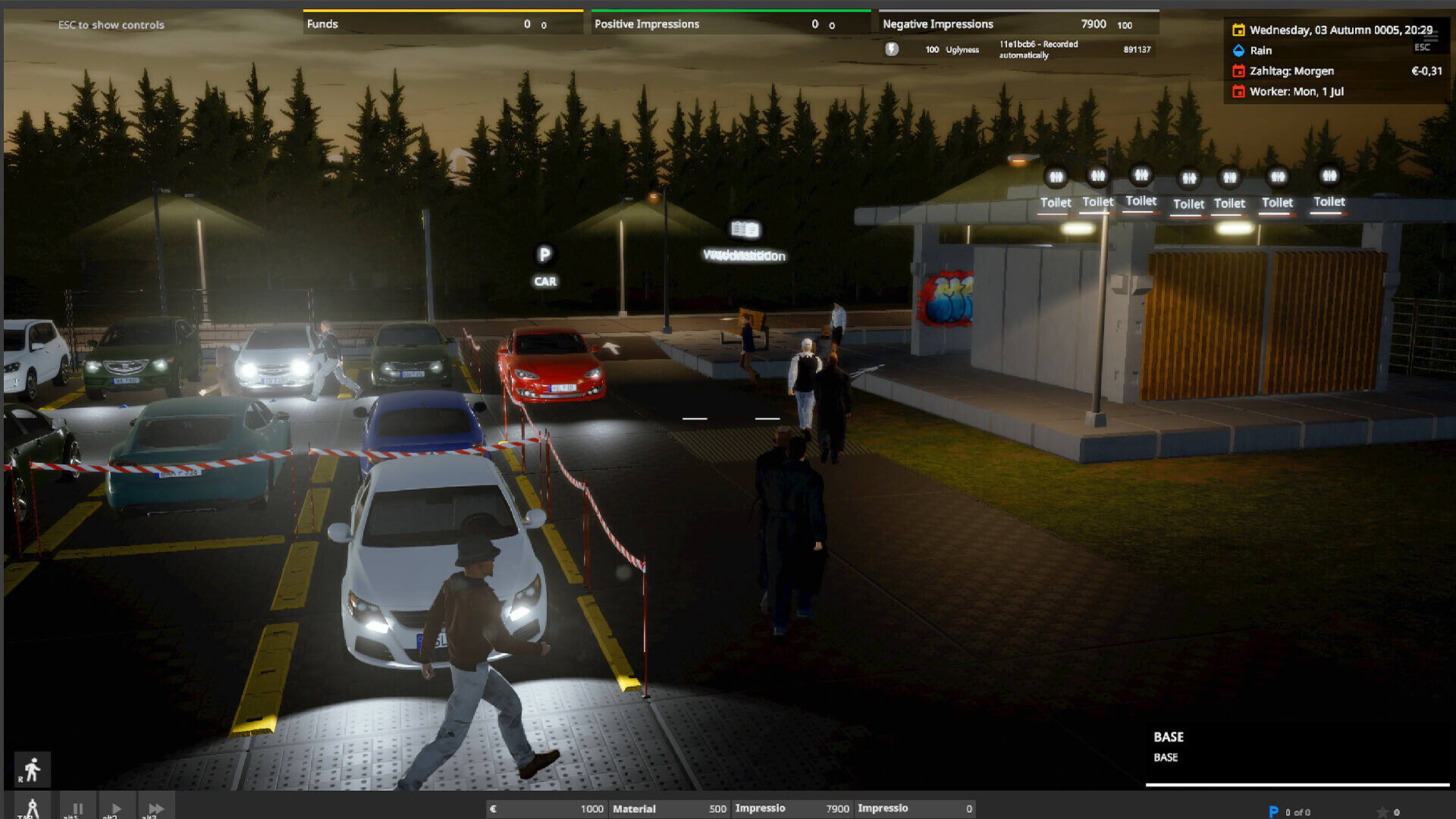Select the Ugliness impression entry
The height and width of the screenshot is (819, 1456).
point(962,50)
